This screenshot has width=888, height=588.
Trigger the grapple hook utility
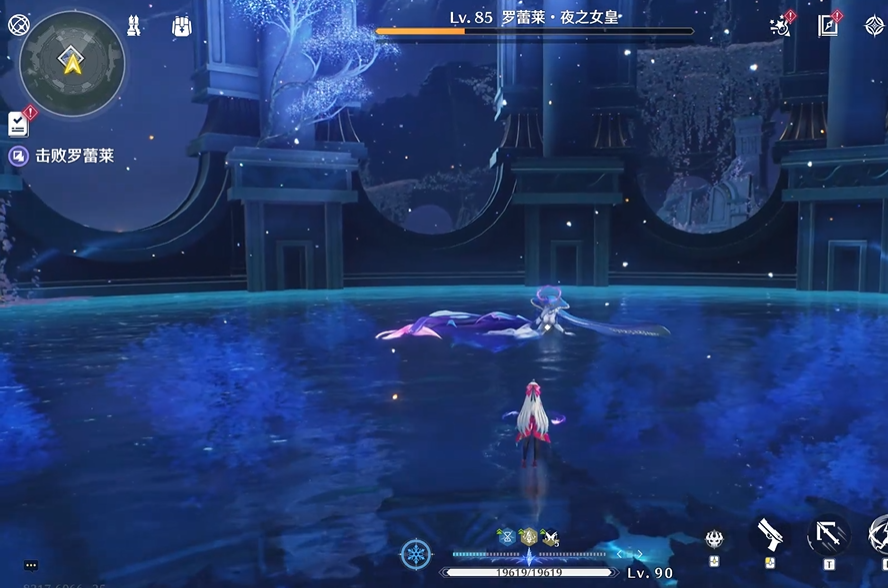[x=828, y=535]
